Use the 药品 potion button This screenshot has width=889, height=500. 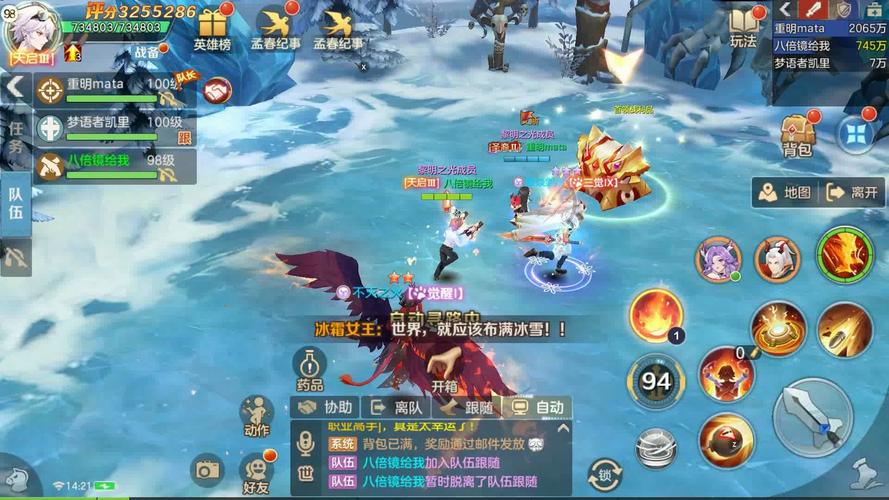click(x=309, y=369)
